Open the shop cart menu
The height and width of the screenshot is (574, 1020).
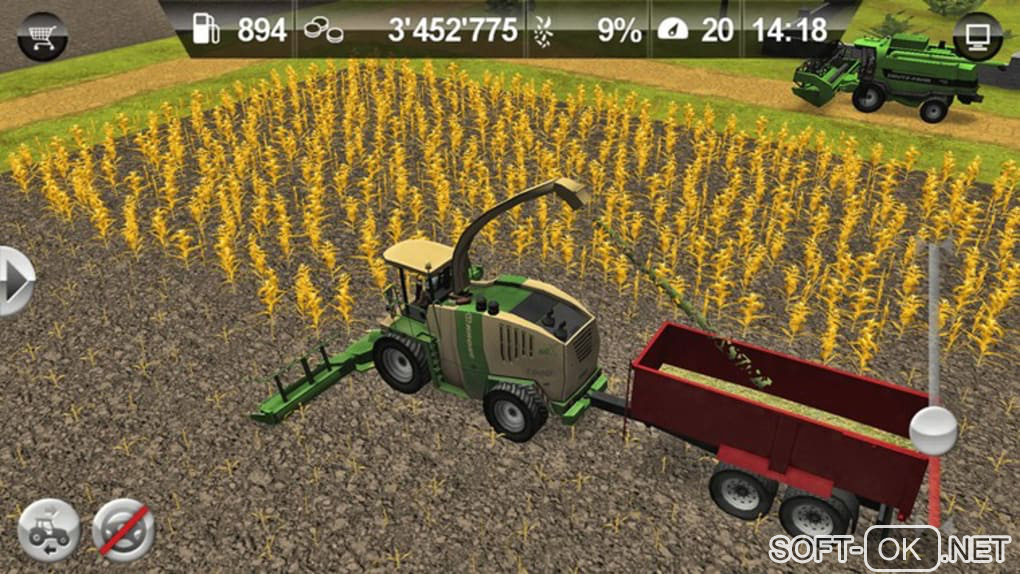41,36
